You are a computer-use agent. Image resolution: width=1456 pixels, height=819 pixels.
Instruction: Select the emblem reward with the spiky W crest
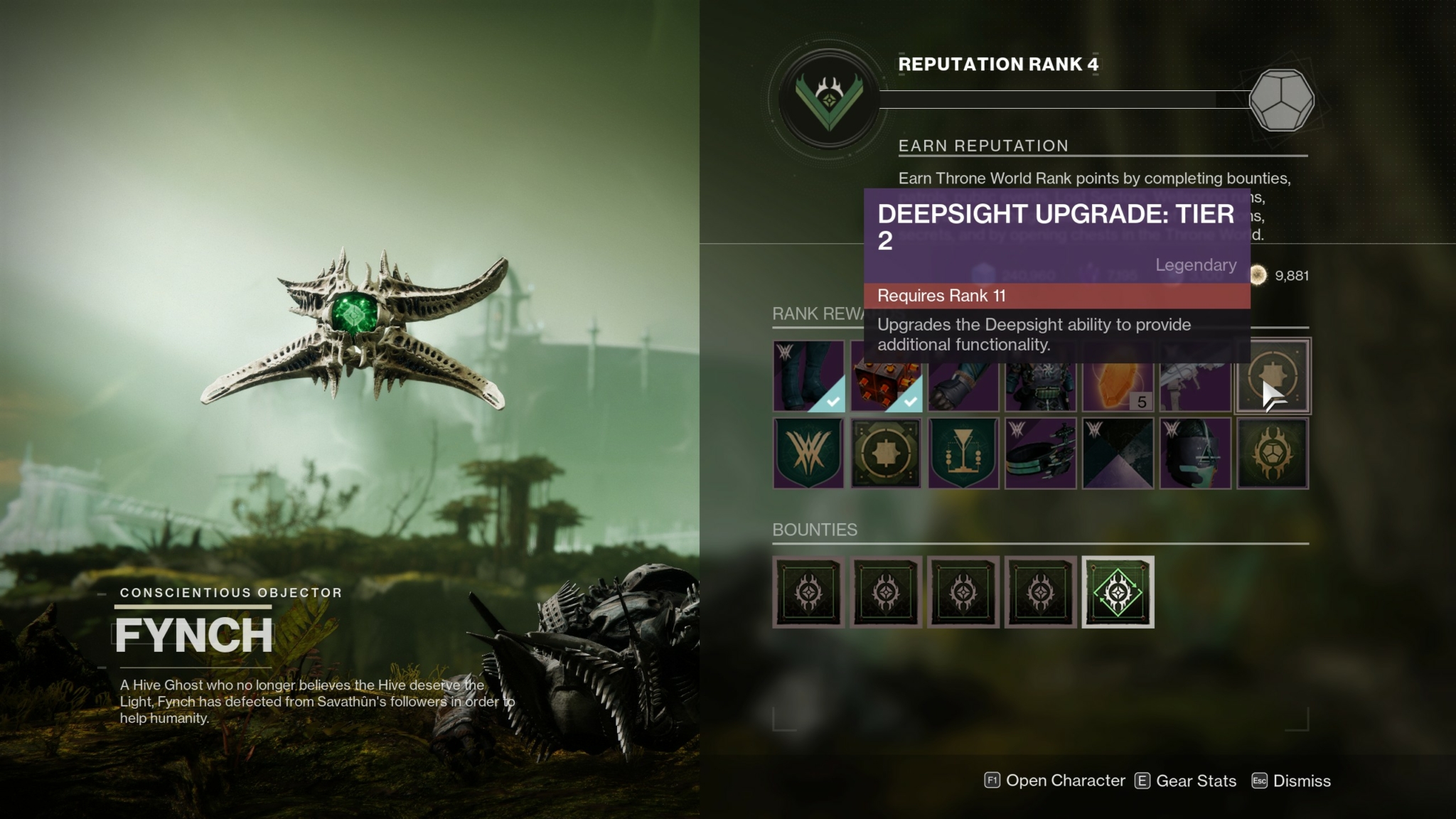(808, 454)
